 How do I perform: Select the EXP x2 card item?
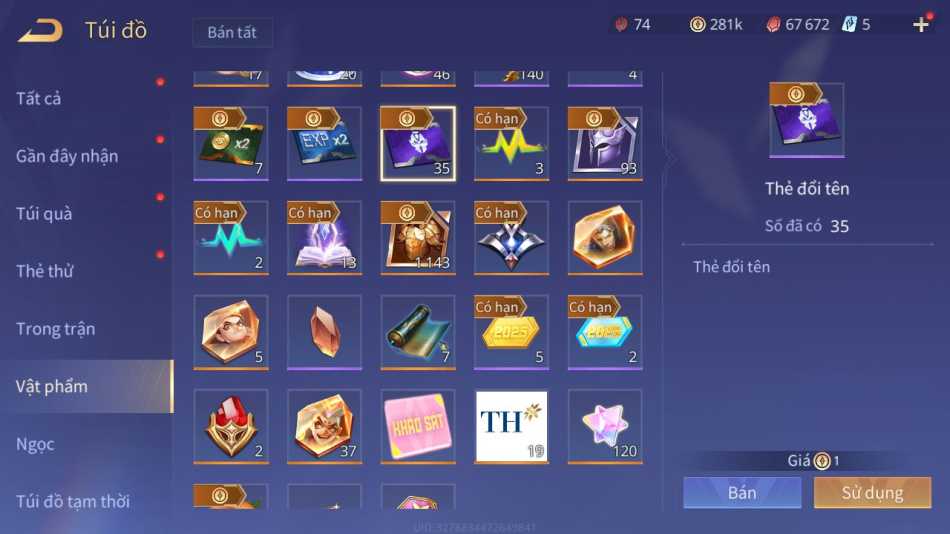[324, 143]
